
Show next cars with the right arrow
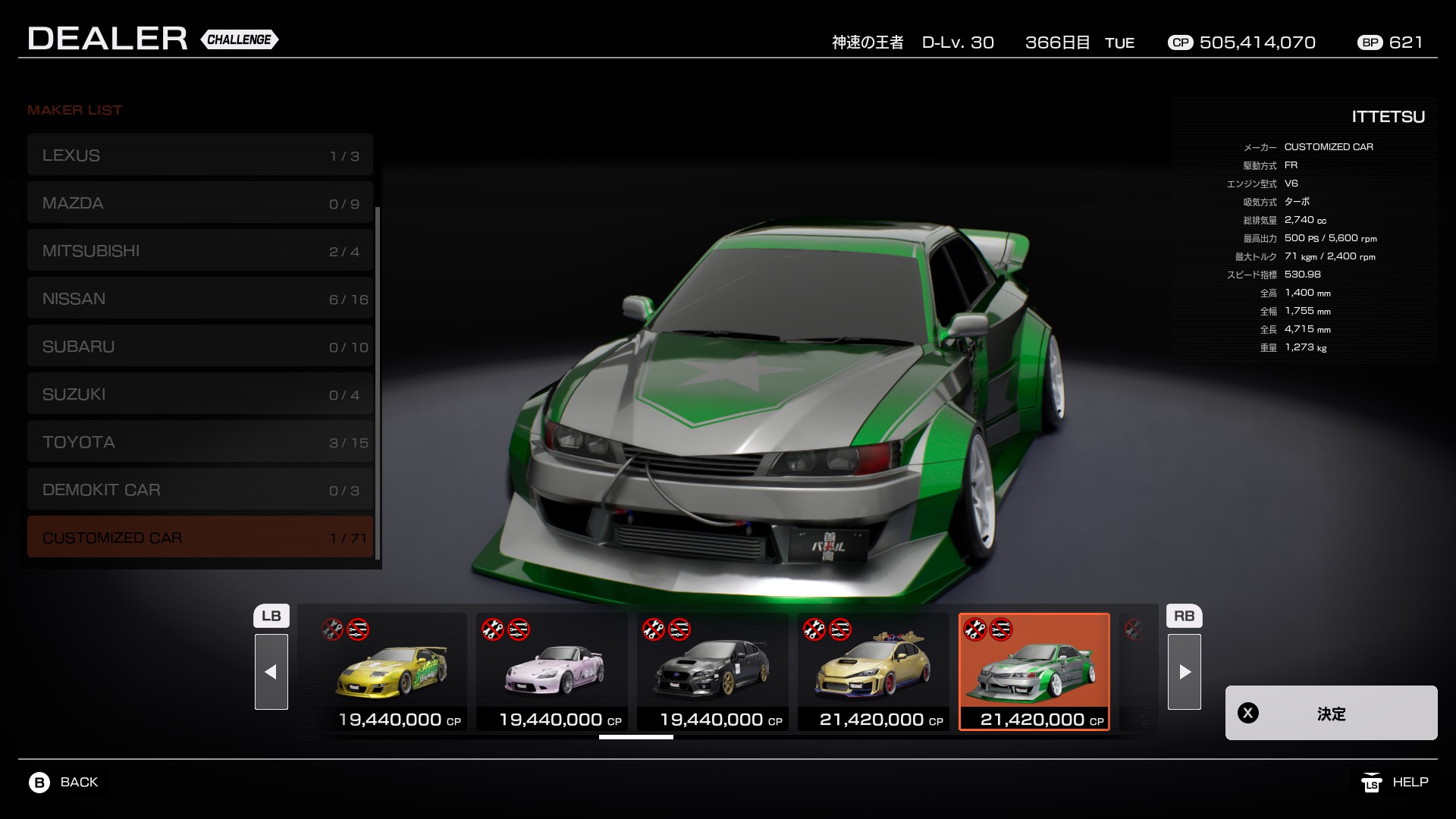click(x=1185, y=672)
